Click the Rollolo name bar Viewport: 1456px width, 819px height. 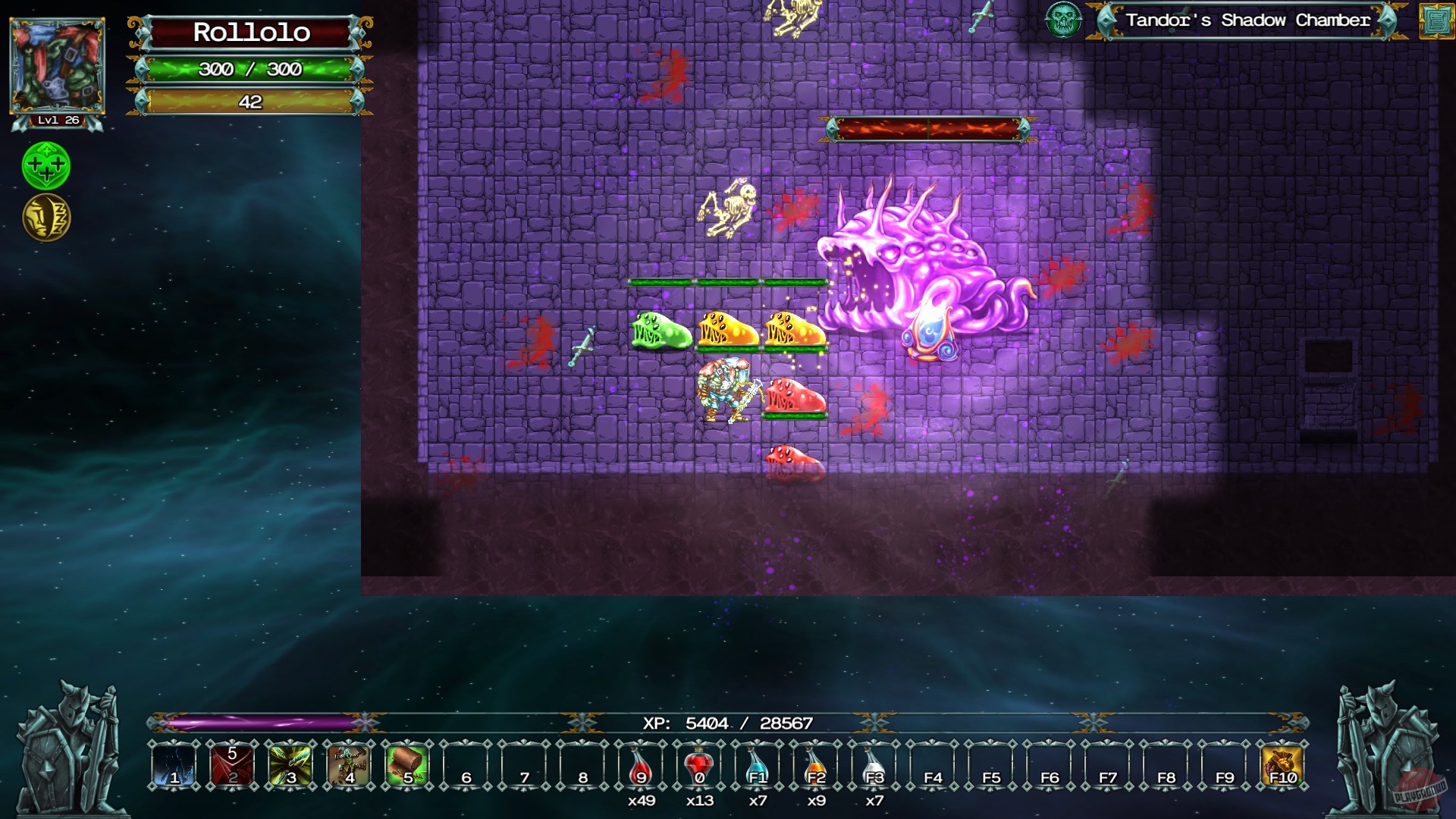(x=252, y=33)
